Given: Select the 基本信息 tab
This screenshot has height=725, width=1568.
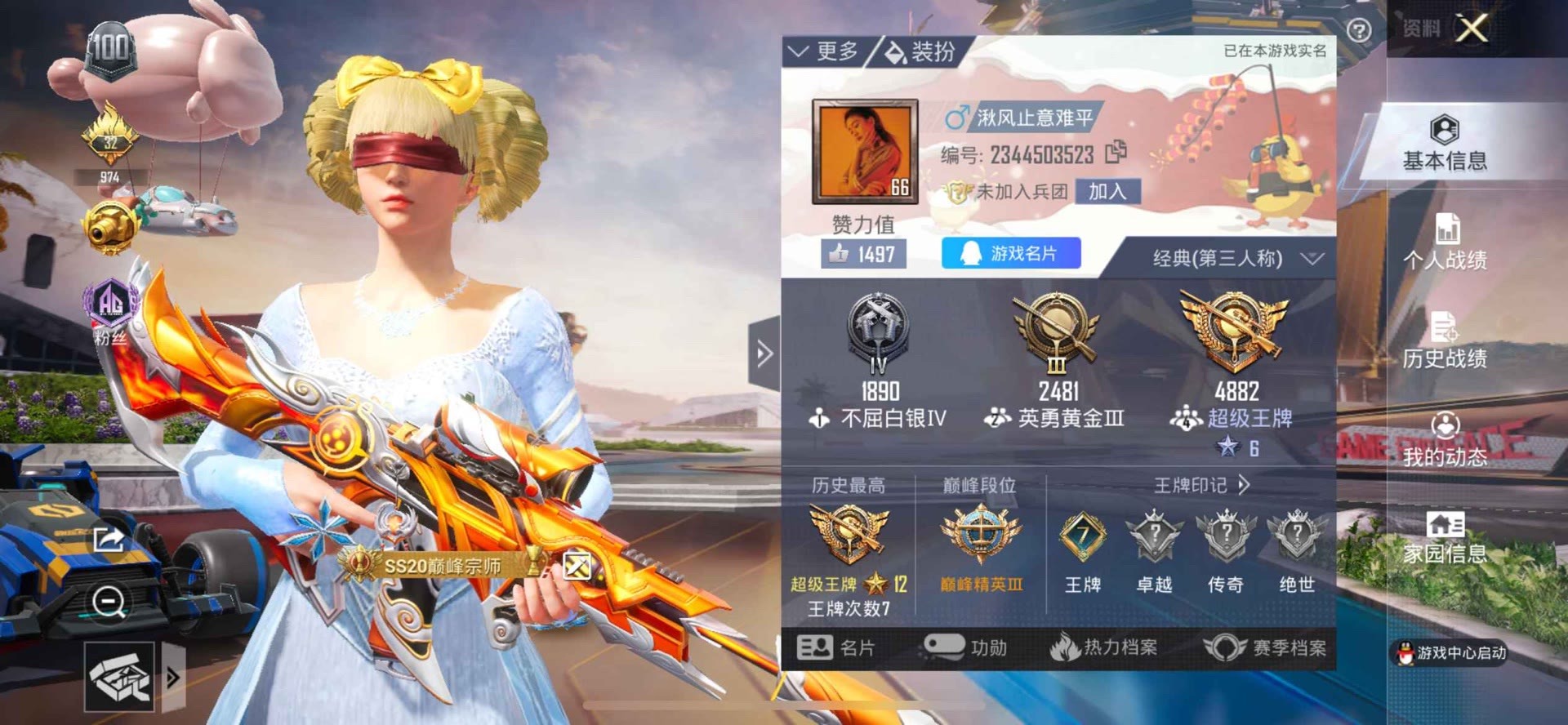Looking at the screenshot, I should coord(1444,145).
